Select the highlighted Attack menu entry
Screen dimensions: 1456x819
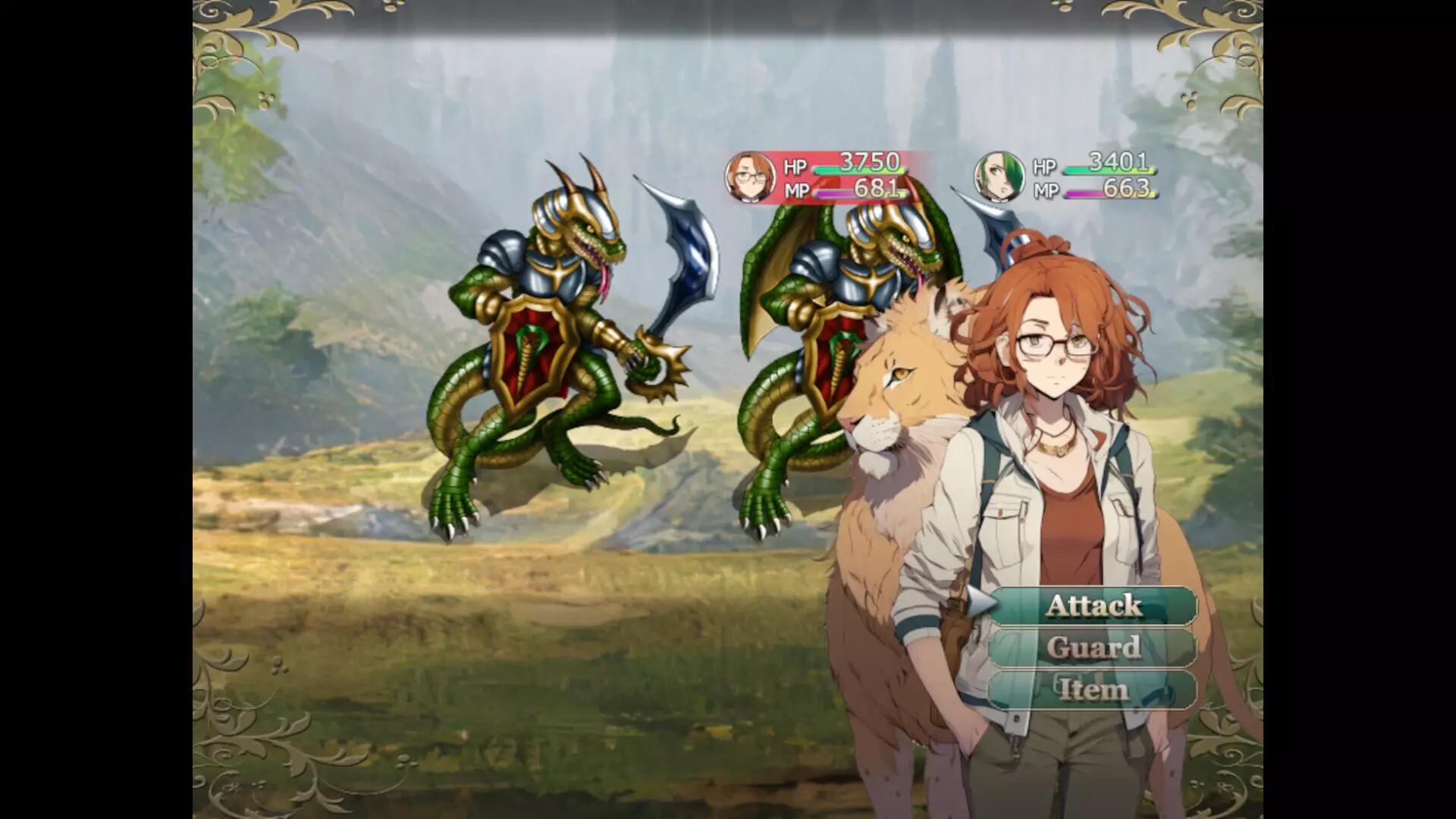coord(1093,607)
